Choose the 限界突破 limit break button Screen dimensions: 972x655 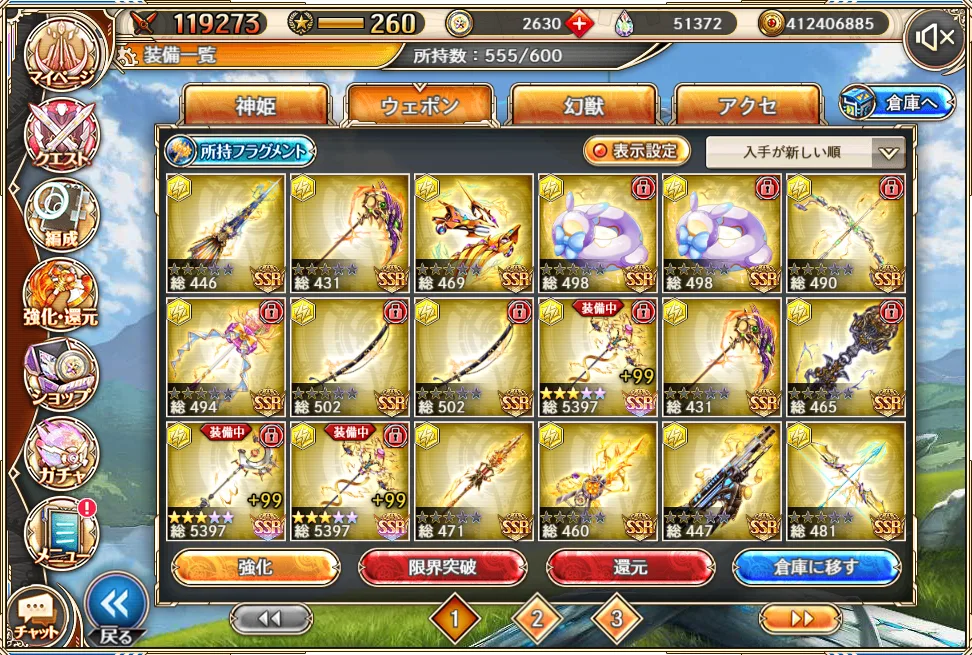coord(442,568)
